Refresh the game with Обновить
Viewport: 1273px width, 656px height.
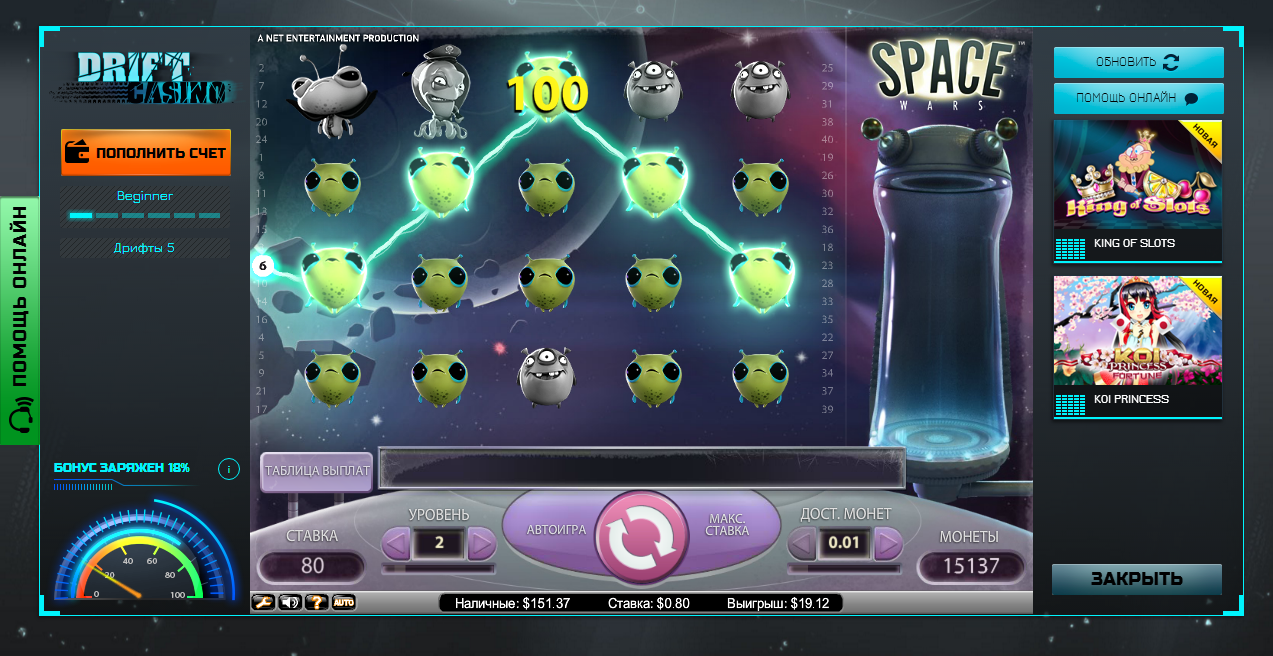coord(1138,62)
